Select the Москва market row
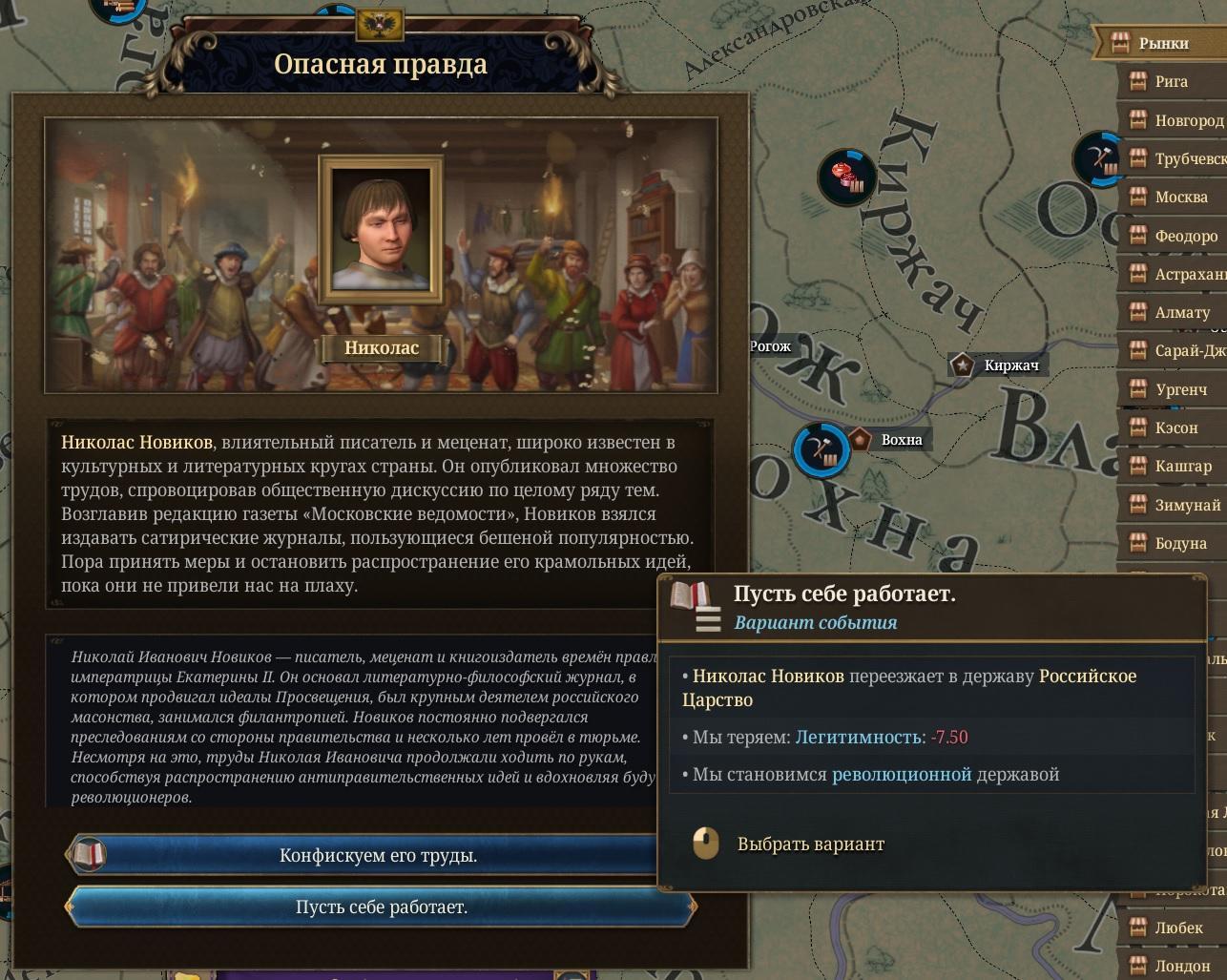 pyautogui.click(x=1180, y=197)
